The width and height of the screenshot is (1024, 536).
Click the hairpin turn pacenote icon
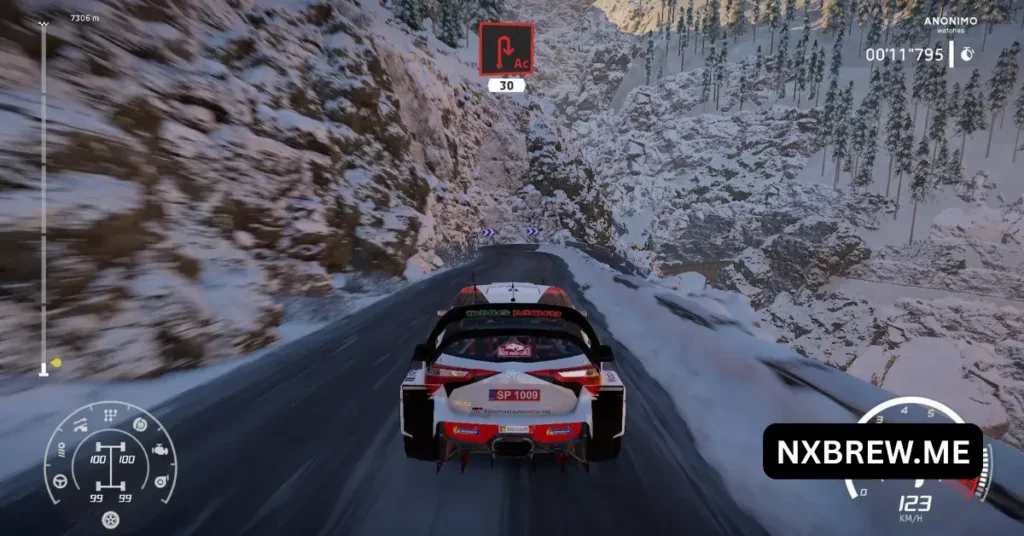click(x=505, y=49)
